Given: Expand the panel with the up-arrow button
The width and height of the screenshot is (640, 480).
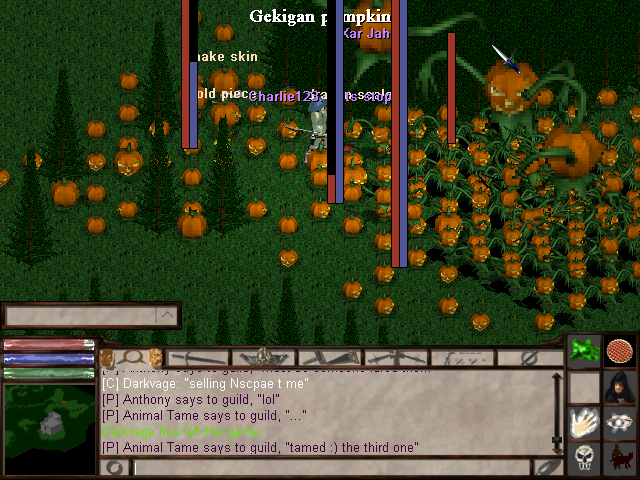Looking at the screenshot, I should click(167, 316).
